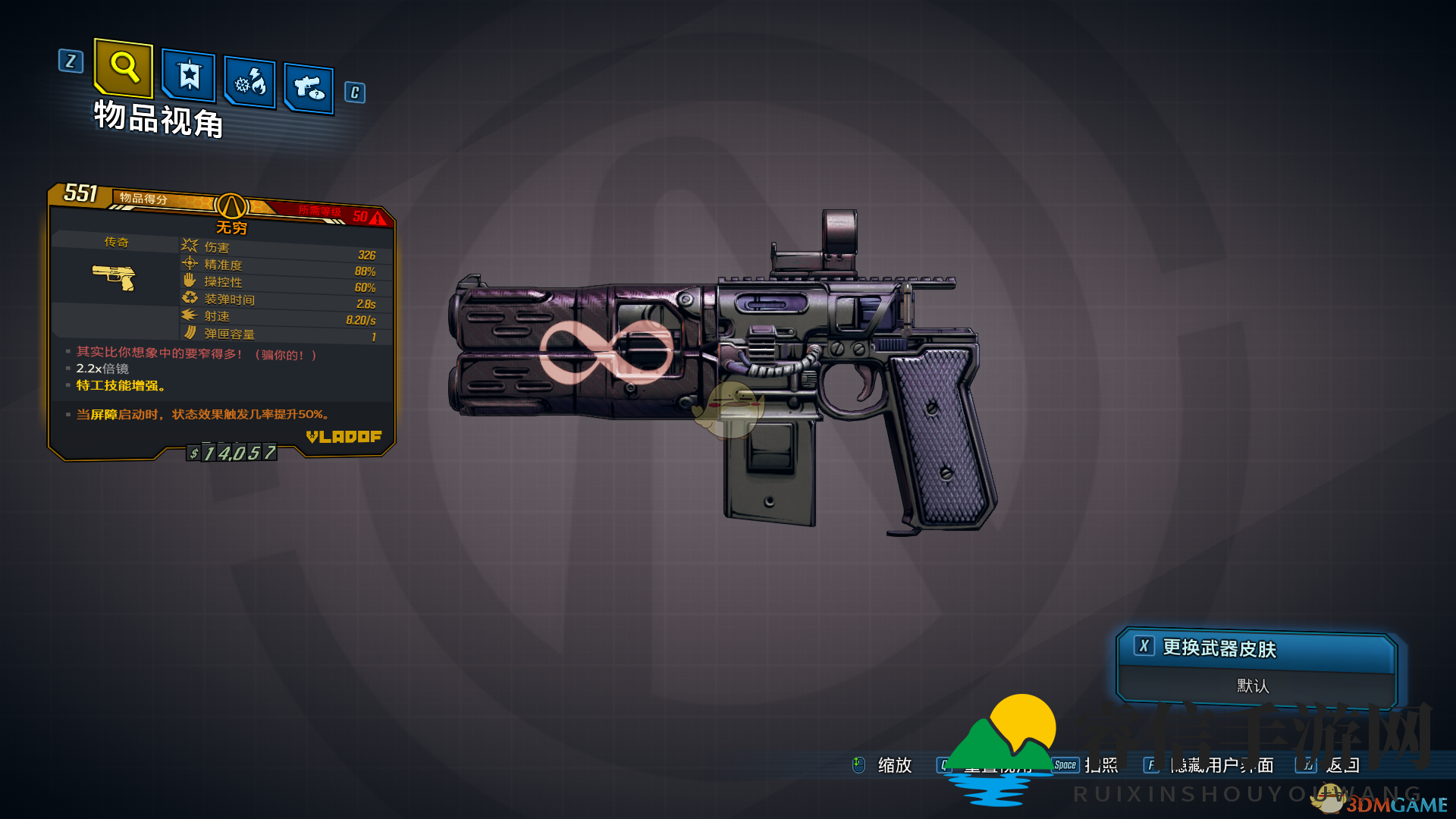The height and width of the screenshot is (819, 1456).
Task: Select the magnifying glass item view tab
Action: [124, 67]
